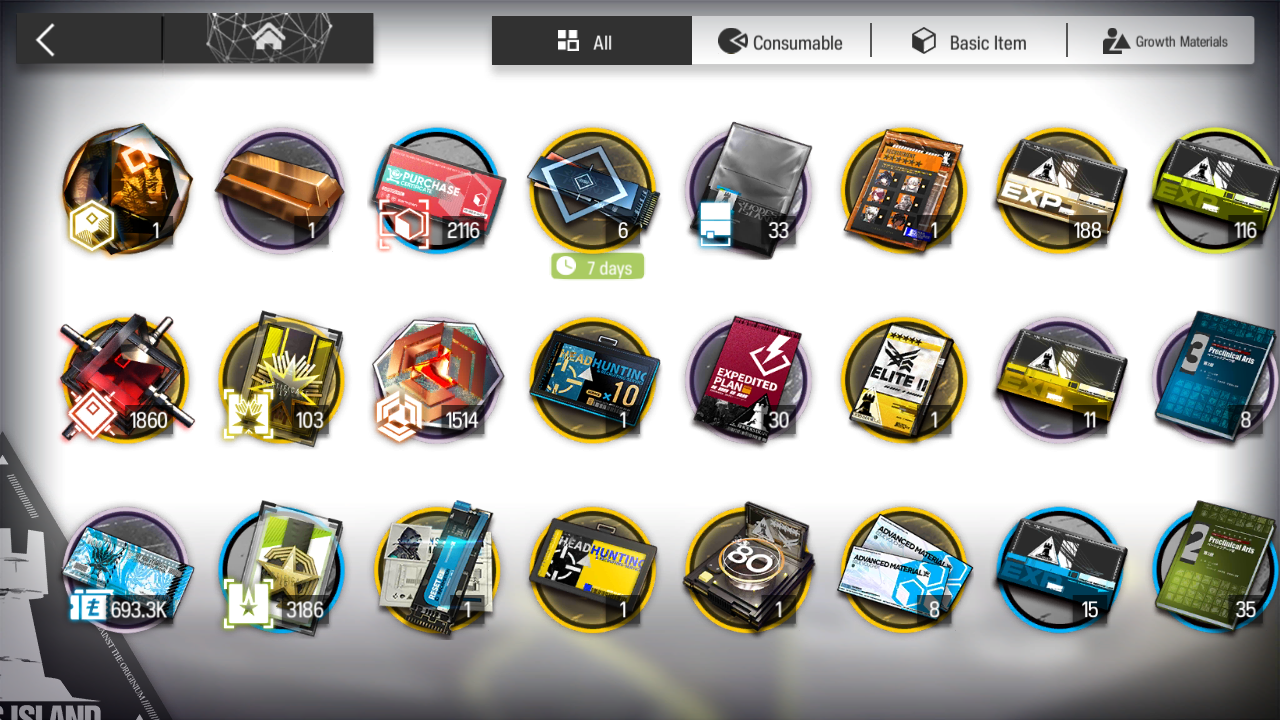The height and width of the screenshot is (720, 1280).
Task: Choose the silver shop voucher bag
Action: 748,191
